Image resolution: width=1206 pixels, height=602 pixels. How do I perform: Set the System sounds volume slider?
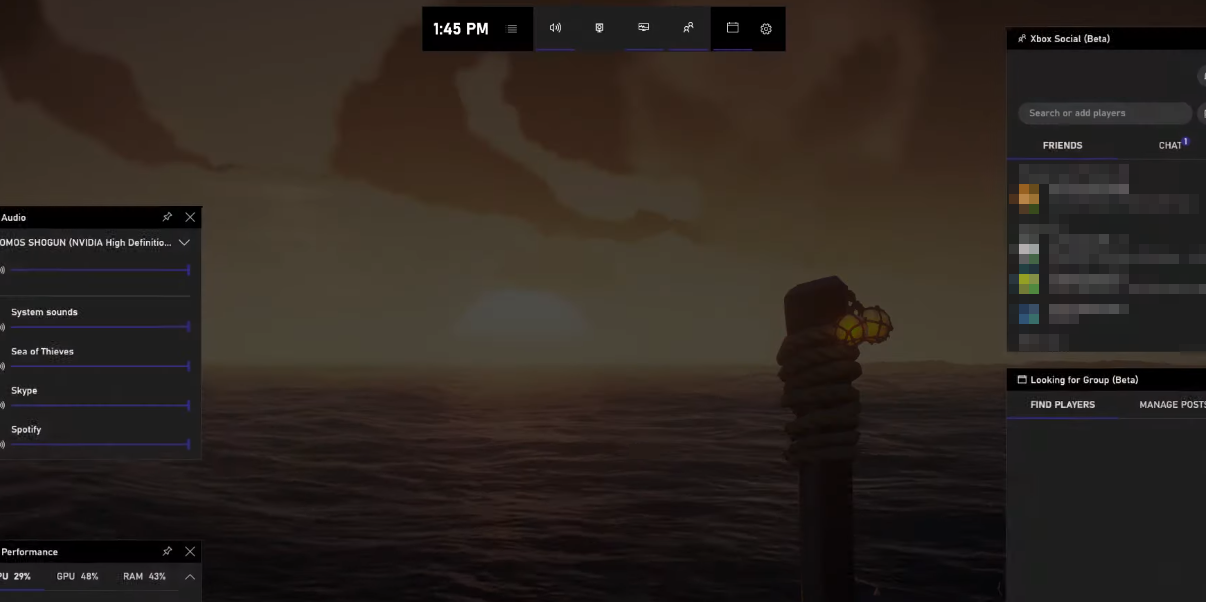[100, 327]
